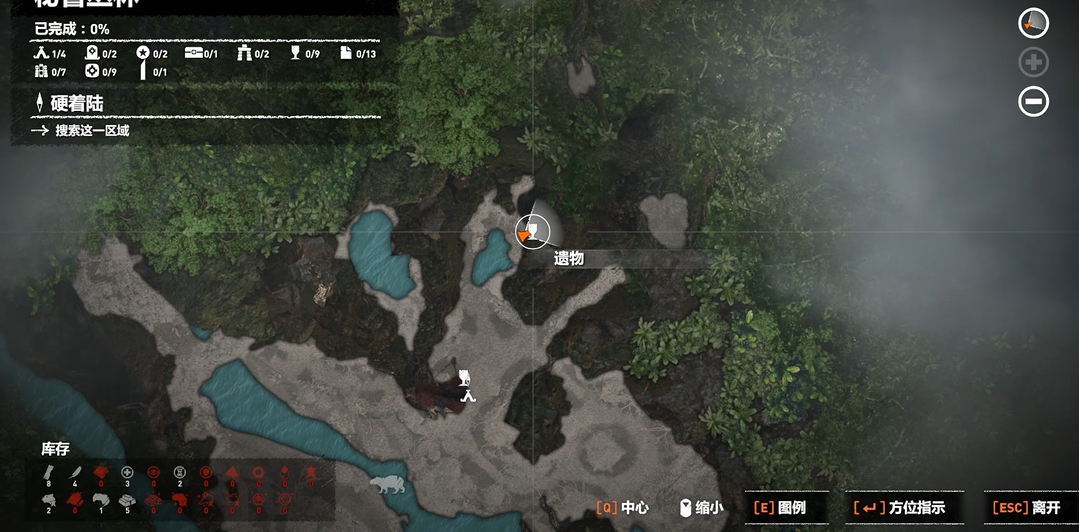
Task: Center the map with 中心
Action: click(x=623, y=507)
